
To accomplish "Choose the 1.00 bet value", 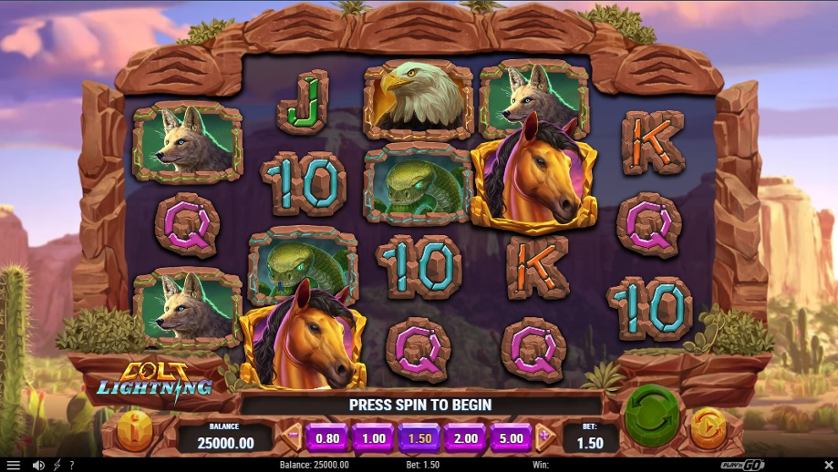I will coord(373,438).
